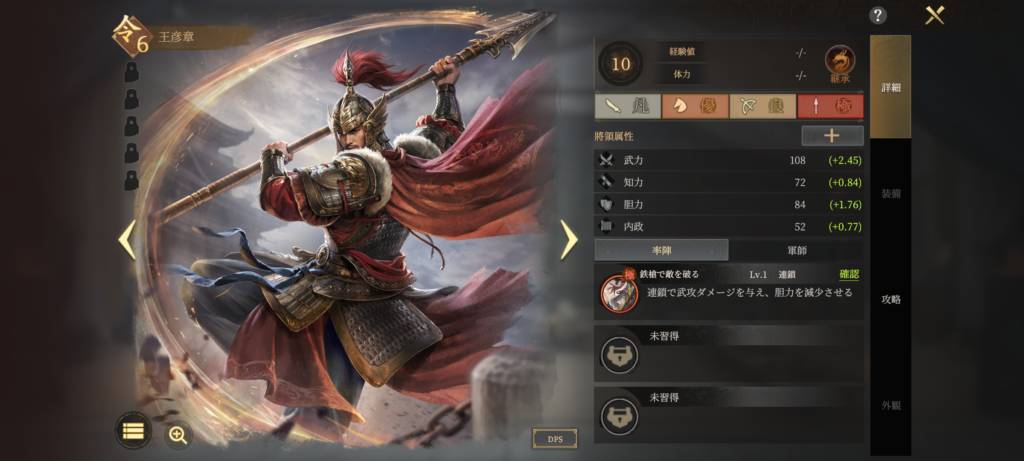The width and height of the screenshot is (1024, 461).
Task: Select the 攻略 tab
Action: pos(890,299)
